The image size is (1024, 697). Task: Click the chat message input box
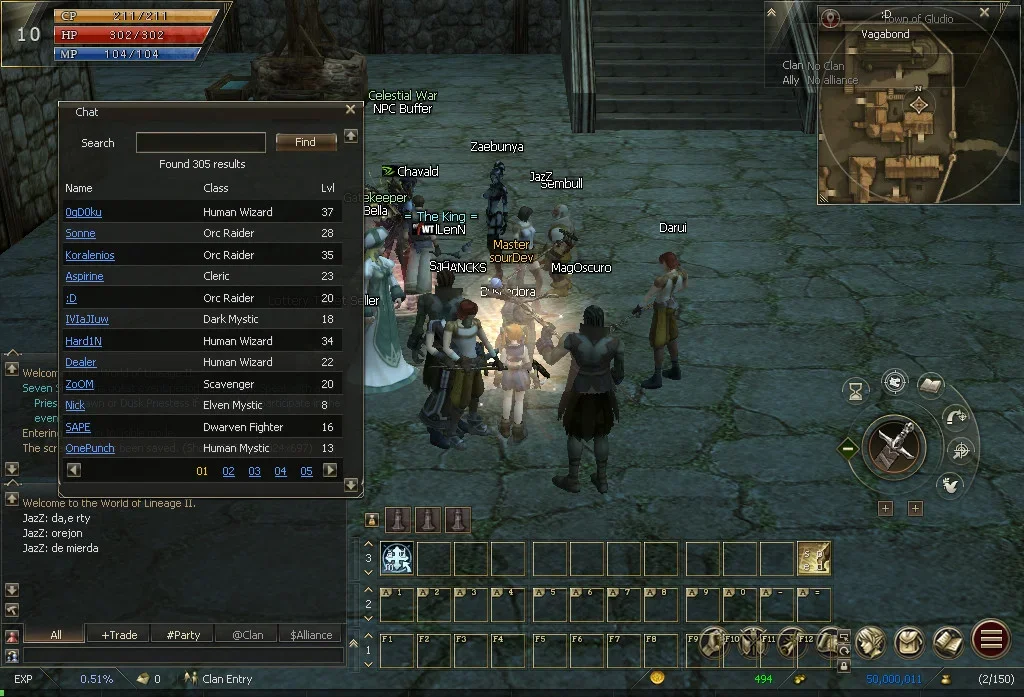[180, 656]
